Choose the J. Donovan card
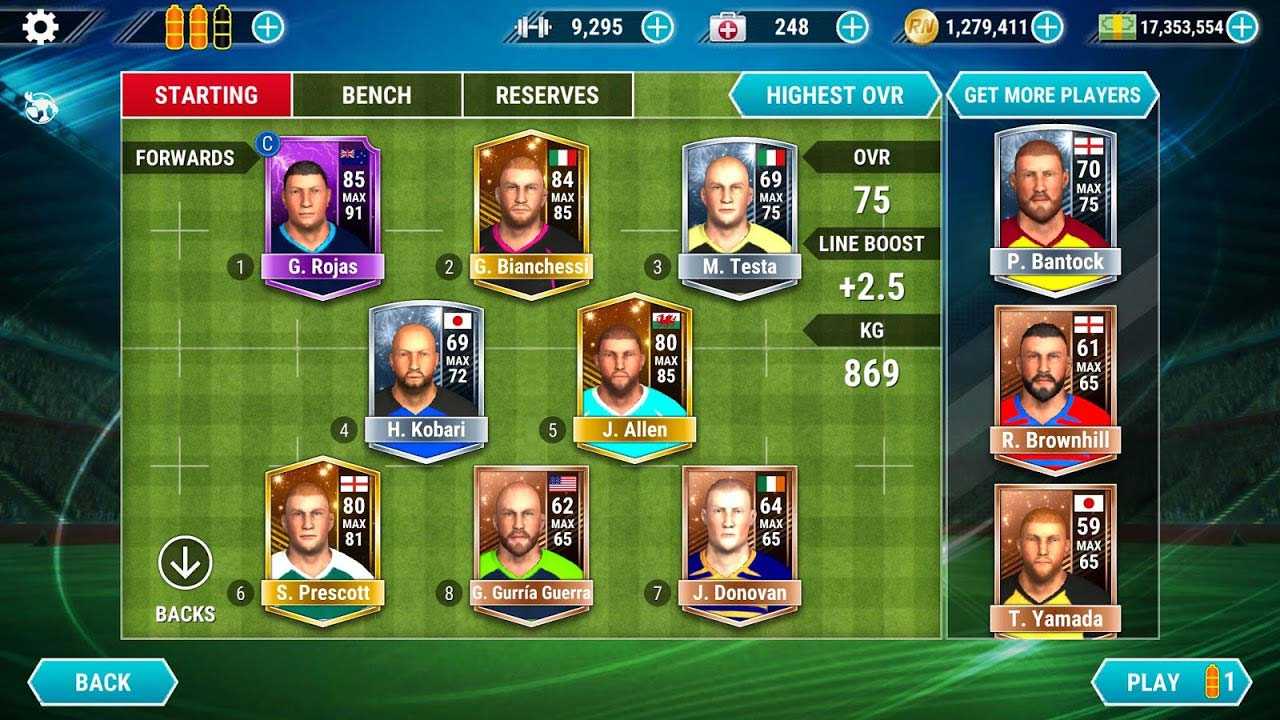This screenshot has width=1280, height=720. (740, 542)
